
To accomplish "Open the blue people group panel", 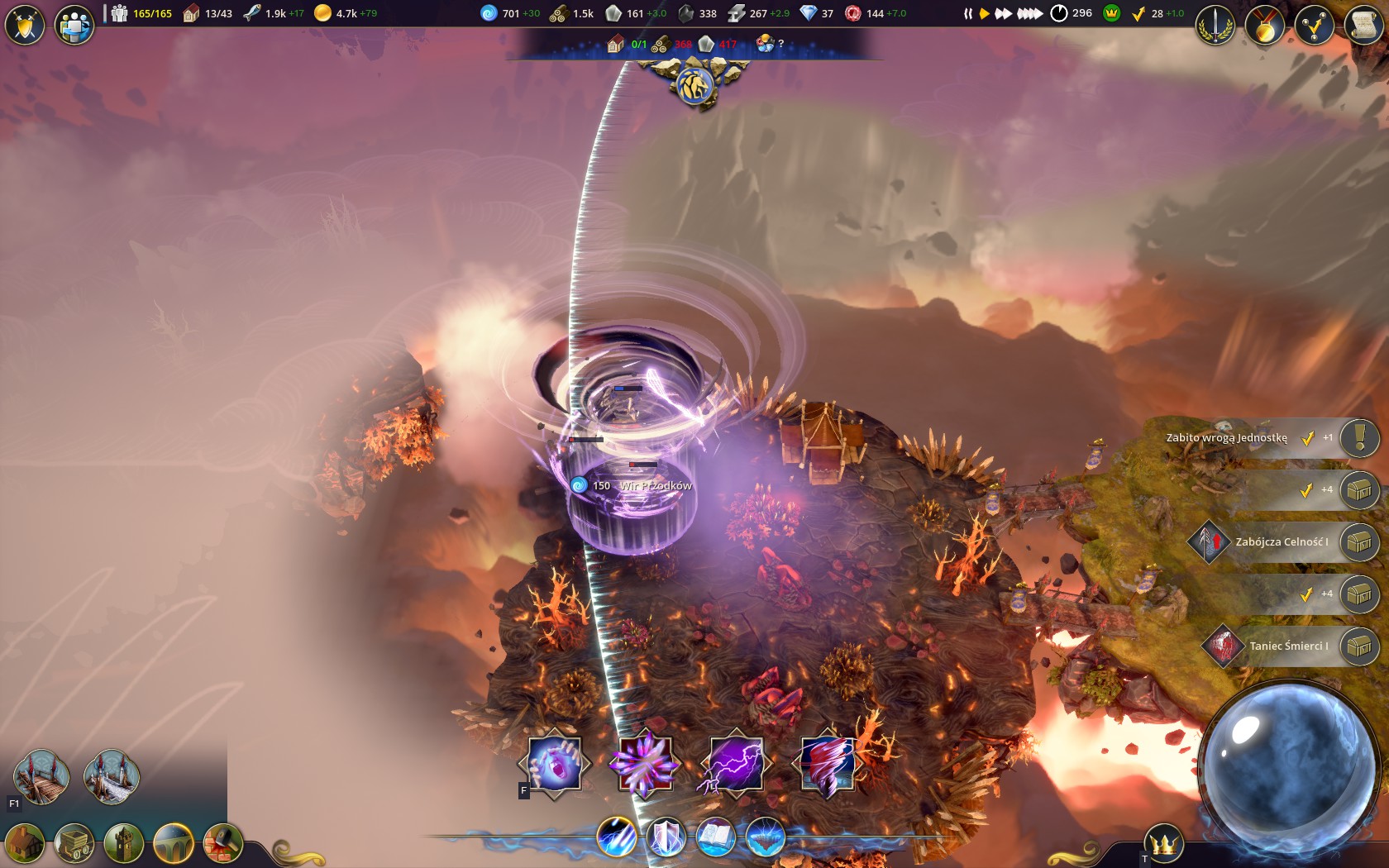I will click(x=74, y=25).
